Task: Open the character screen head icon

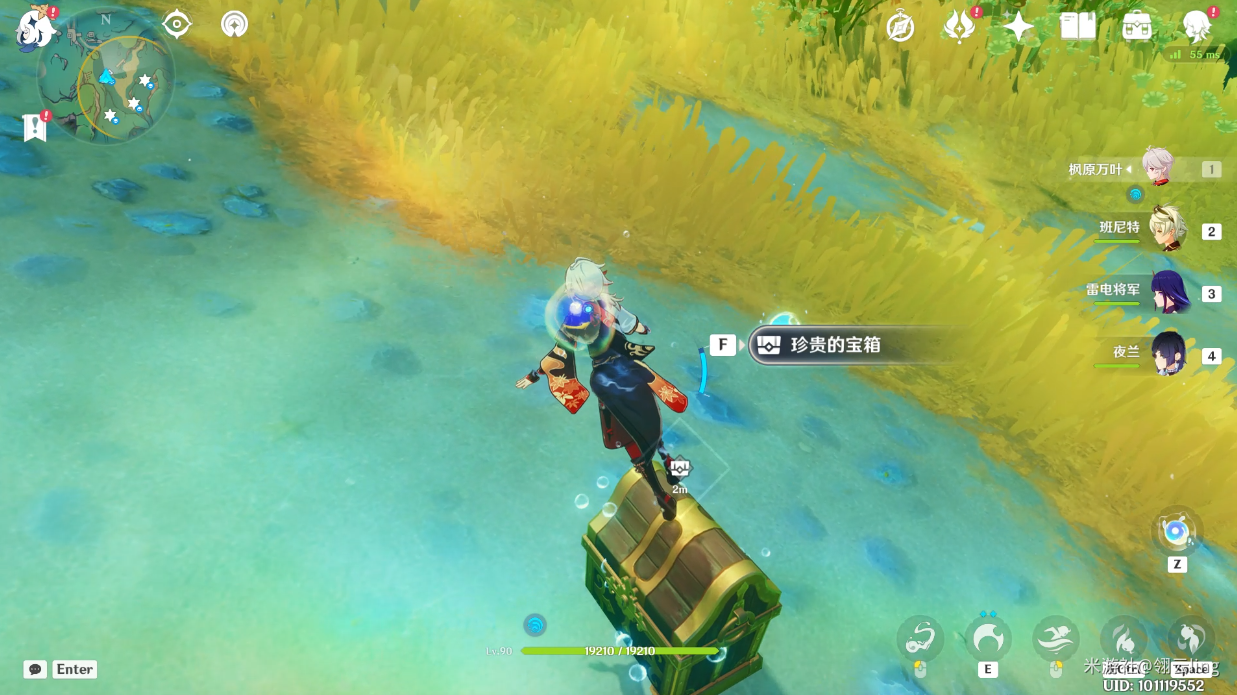Action: tap(1196, 27)
